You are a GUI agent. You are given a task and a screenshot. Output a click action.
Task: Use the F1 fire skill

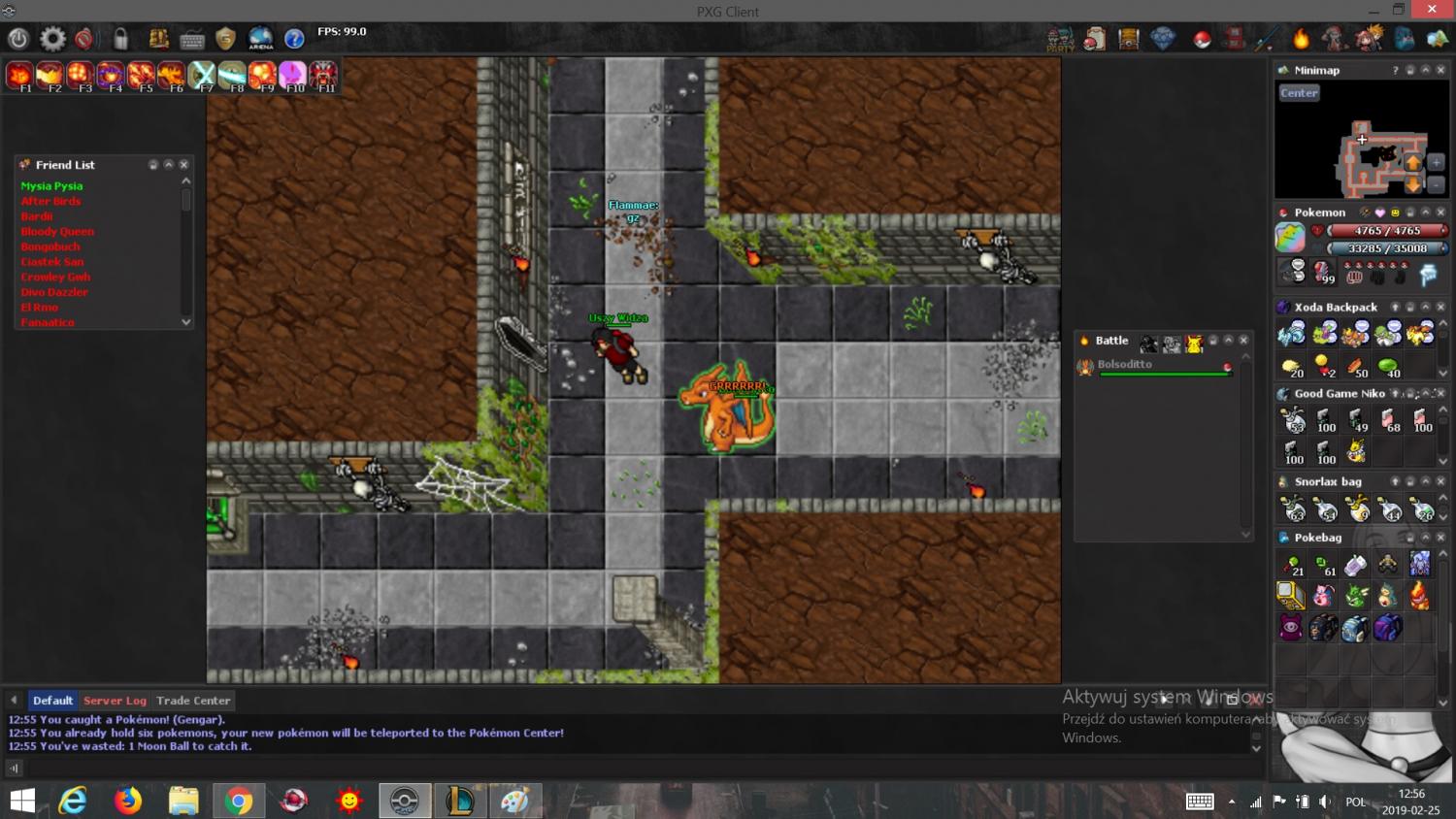pyautogui.click(x=19, y=75)
